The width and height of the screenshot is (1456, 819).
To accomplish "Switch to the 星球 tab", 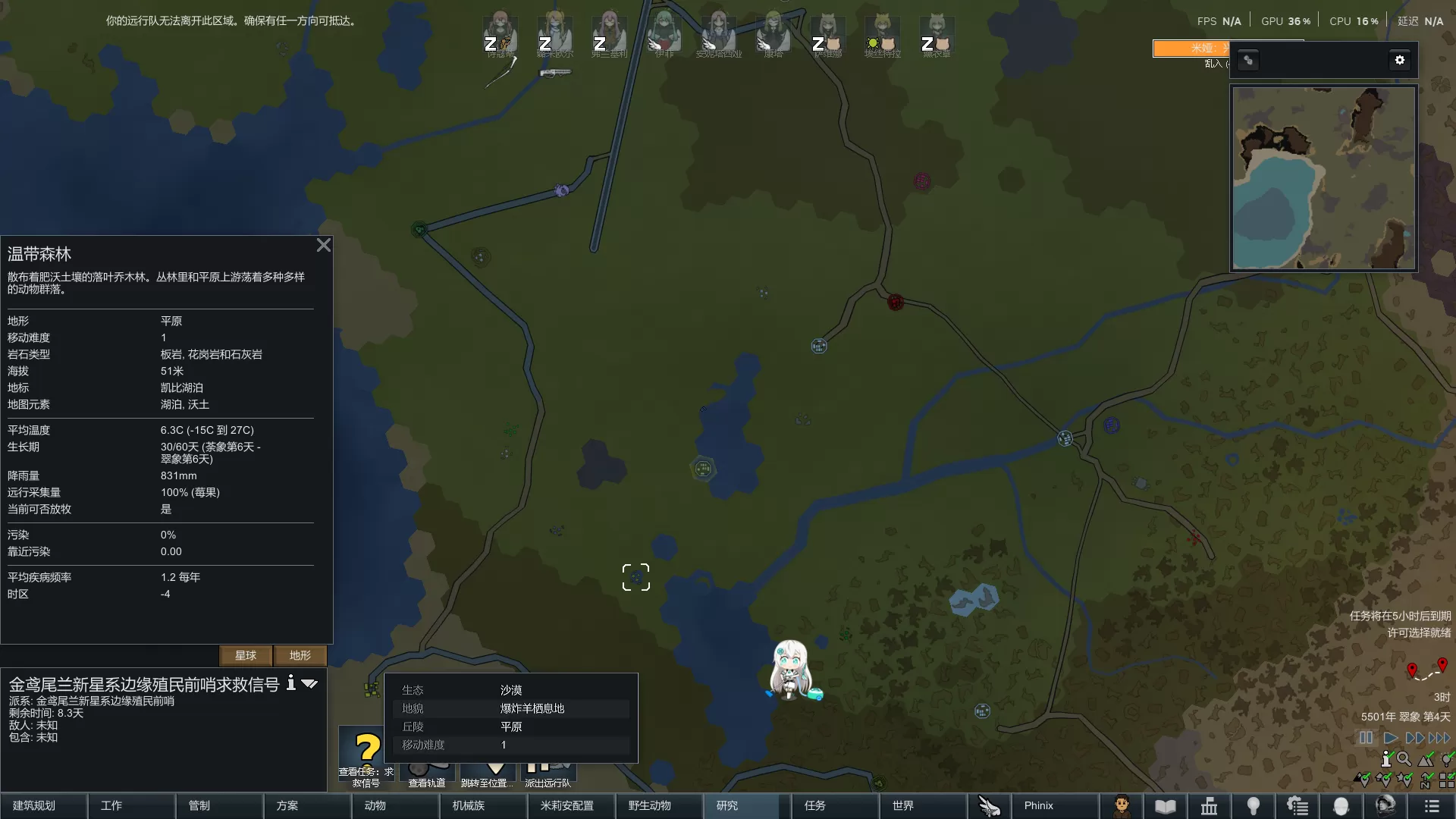I will (x=246, y=655).
